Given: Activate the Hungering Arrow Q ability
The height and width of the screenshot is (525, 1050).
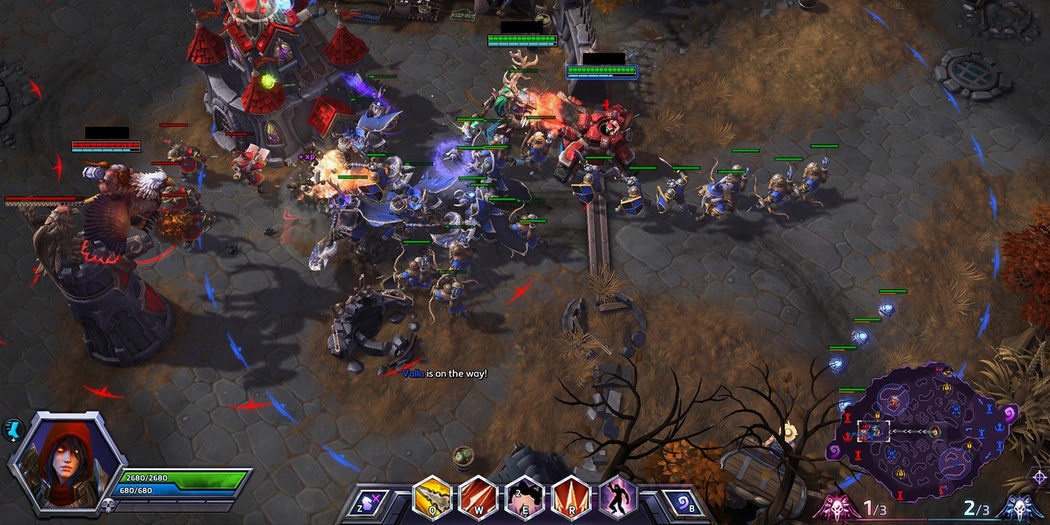Looking at the screenshot, I should click(x=430, y=497).
